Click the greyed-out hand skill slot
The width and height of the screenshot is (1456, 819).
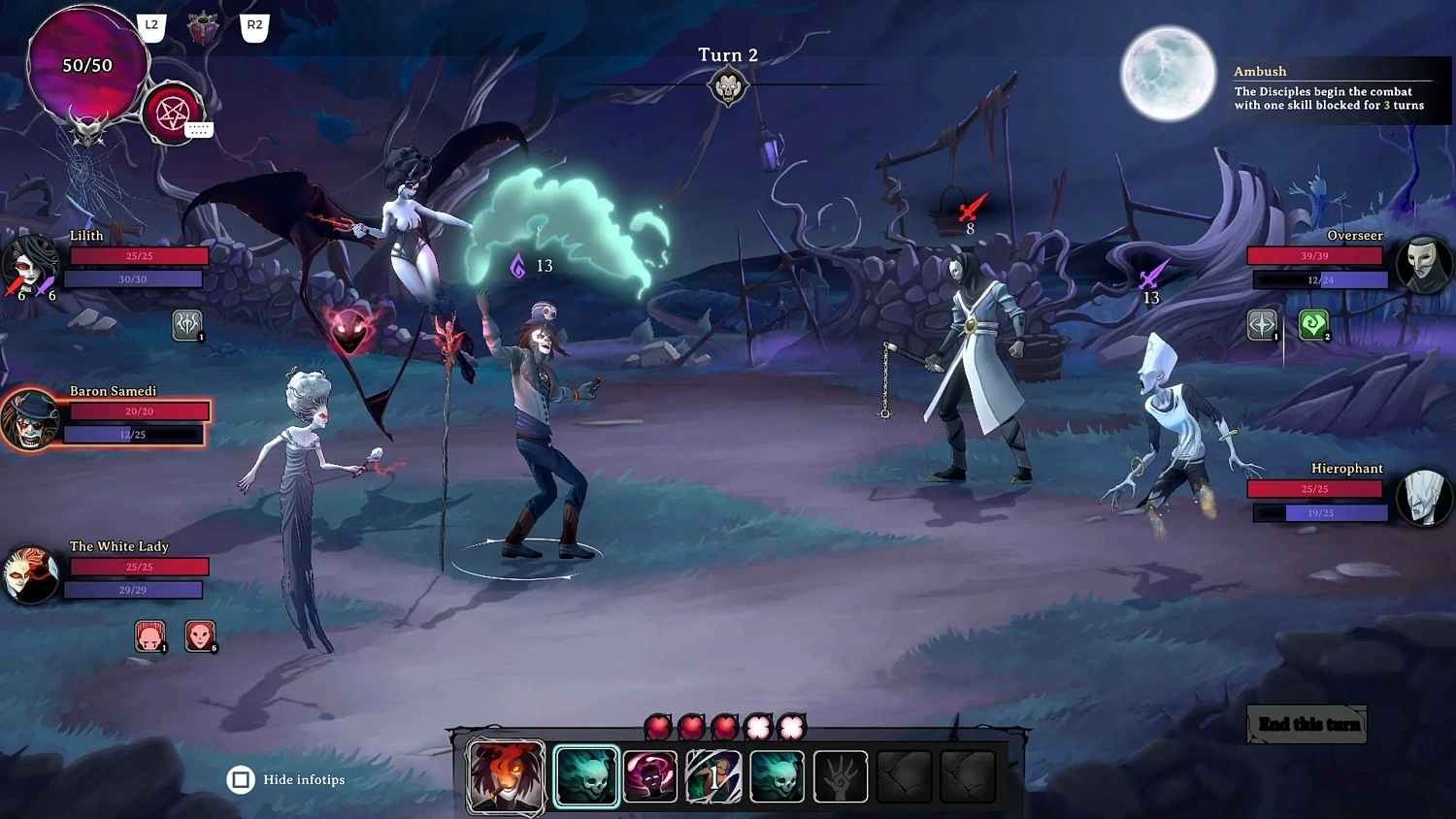(840, 776)
